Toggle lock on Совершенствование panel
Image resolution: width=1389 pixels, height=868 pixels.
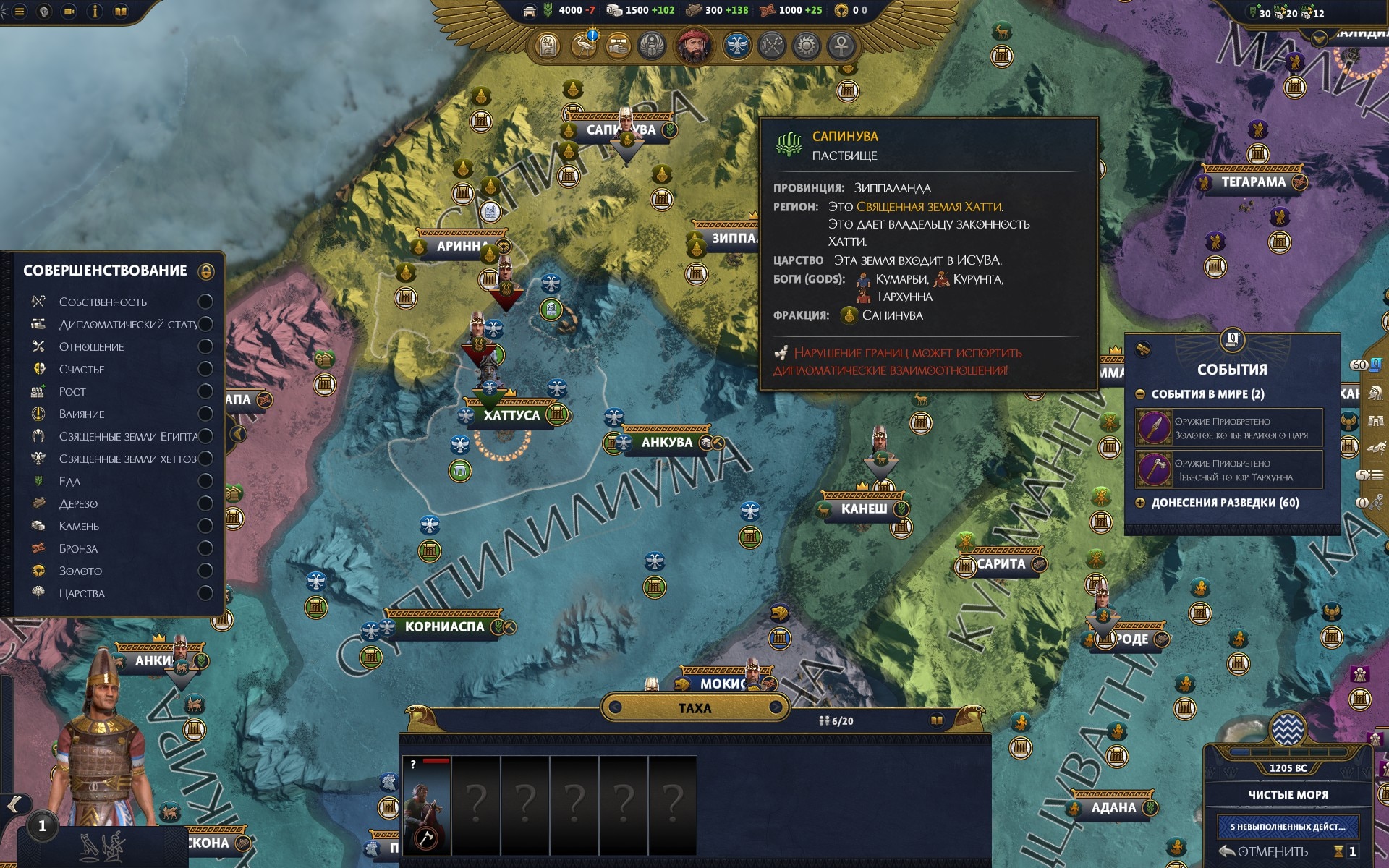coord(206,271)
